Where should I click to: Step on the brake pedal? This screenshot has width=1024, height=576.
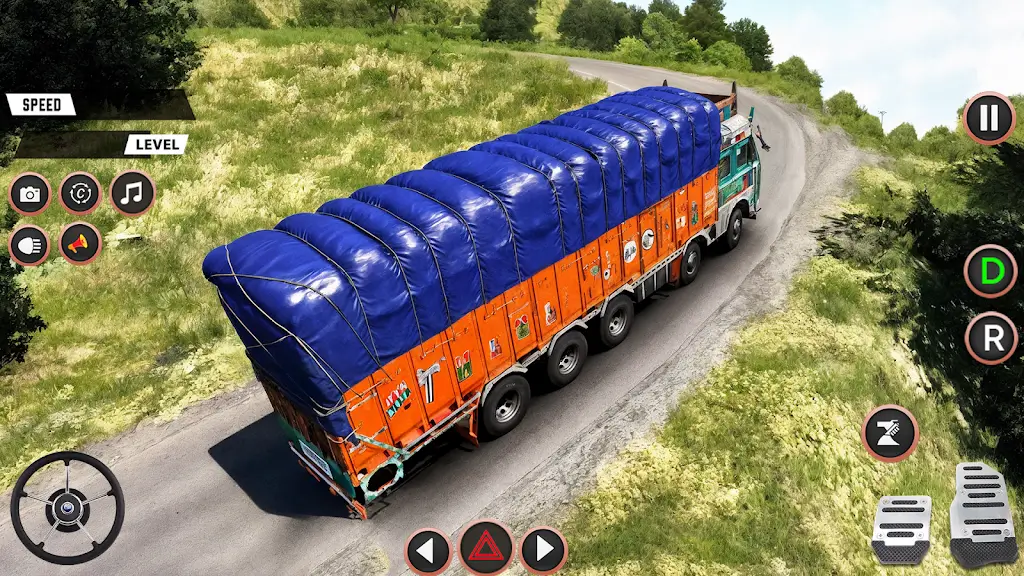coord(900,528)
